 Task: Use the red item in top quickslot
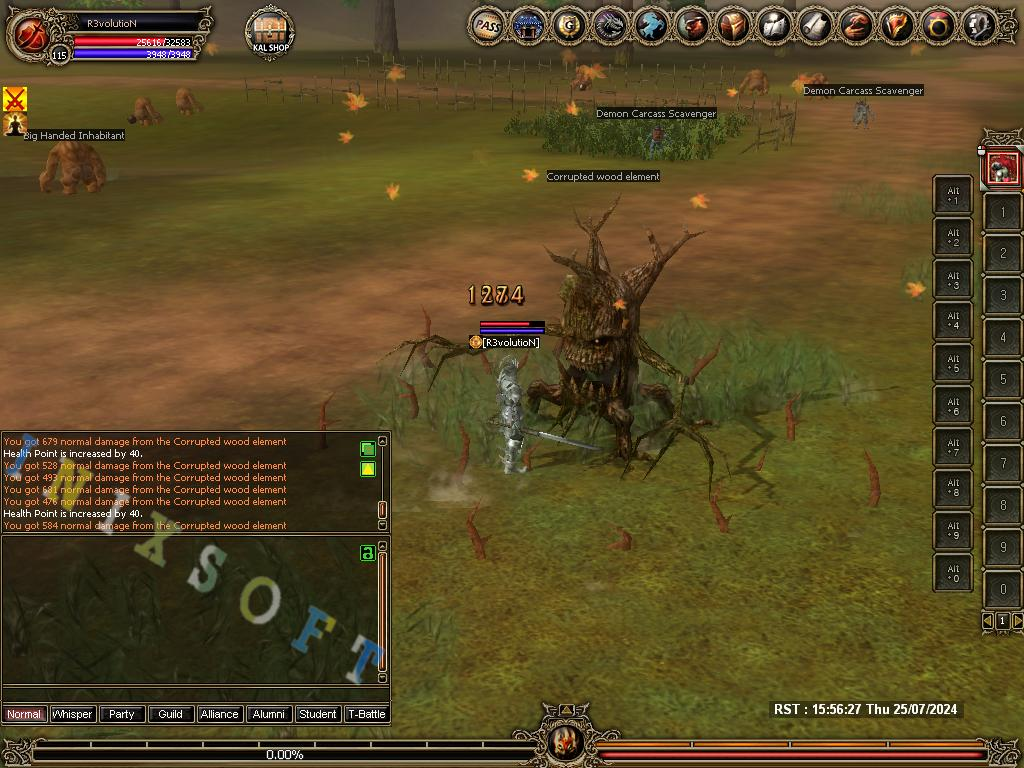click(x=1002, y=168)
